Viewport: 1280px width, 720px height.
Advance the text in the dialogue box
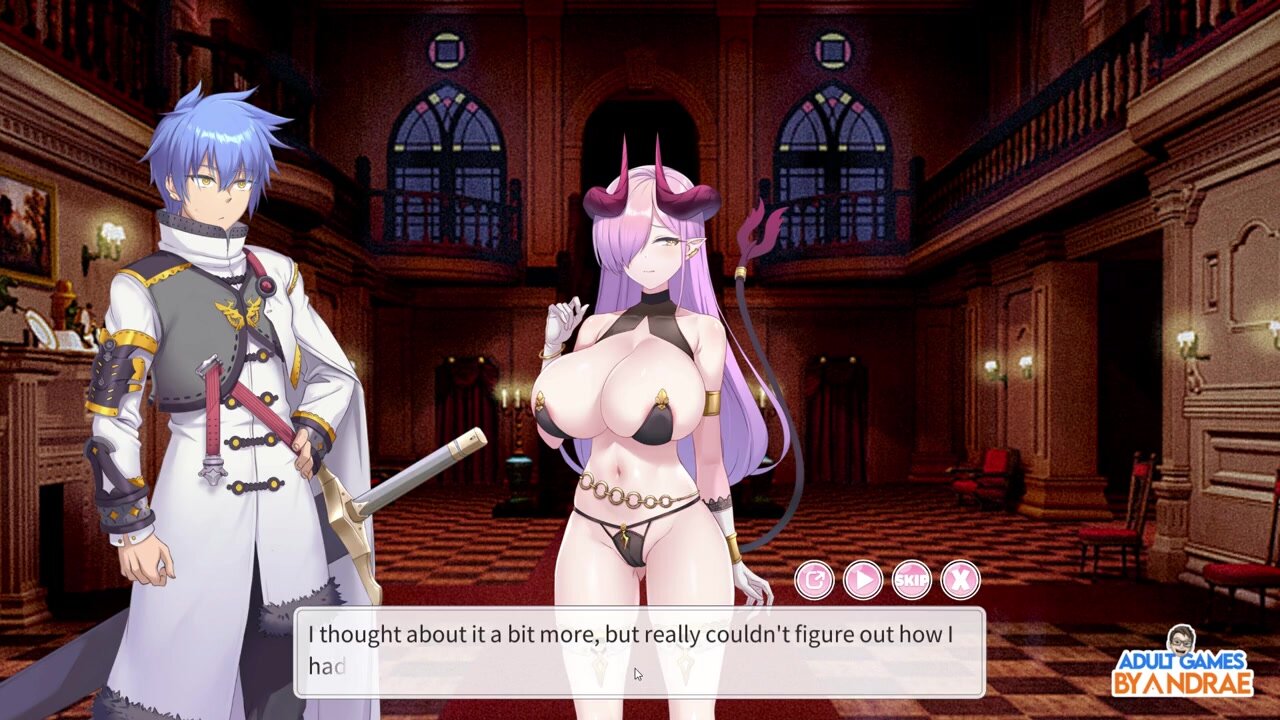point(638,651)
